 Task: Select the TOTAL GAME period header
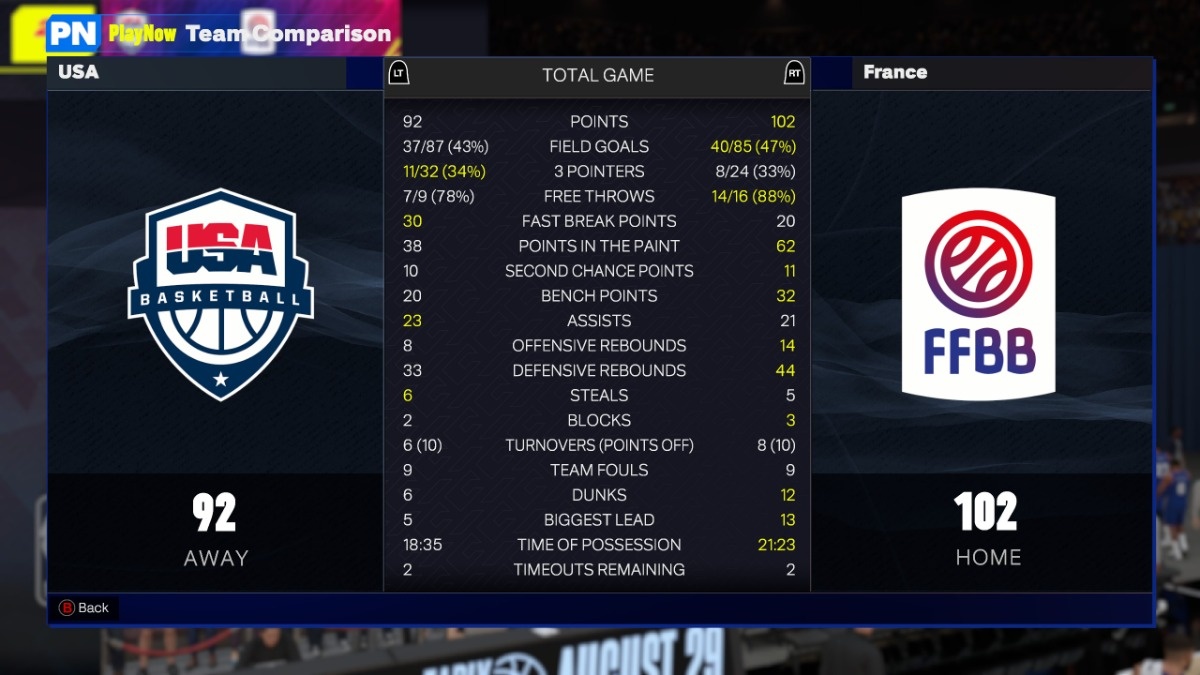[597, 75]
